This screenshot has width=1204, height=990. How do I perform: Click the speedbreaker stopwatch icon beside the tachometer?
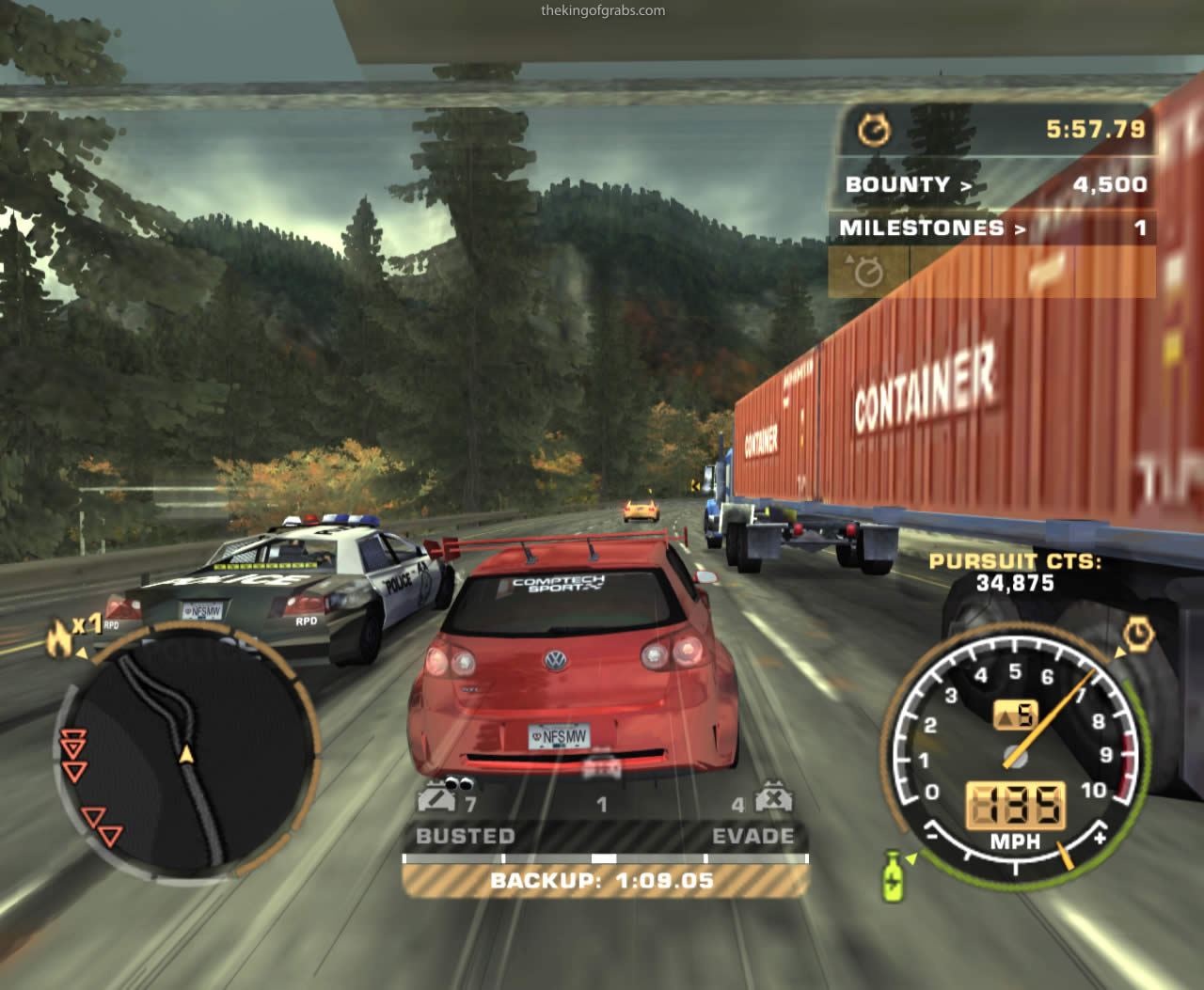pyautogui.click(x=1138, y=636)
